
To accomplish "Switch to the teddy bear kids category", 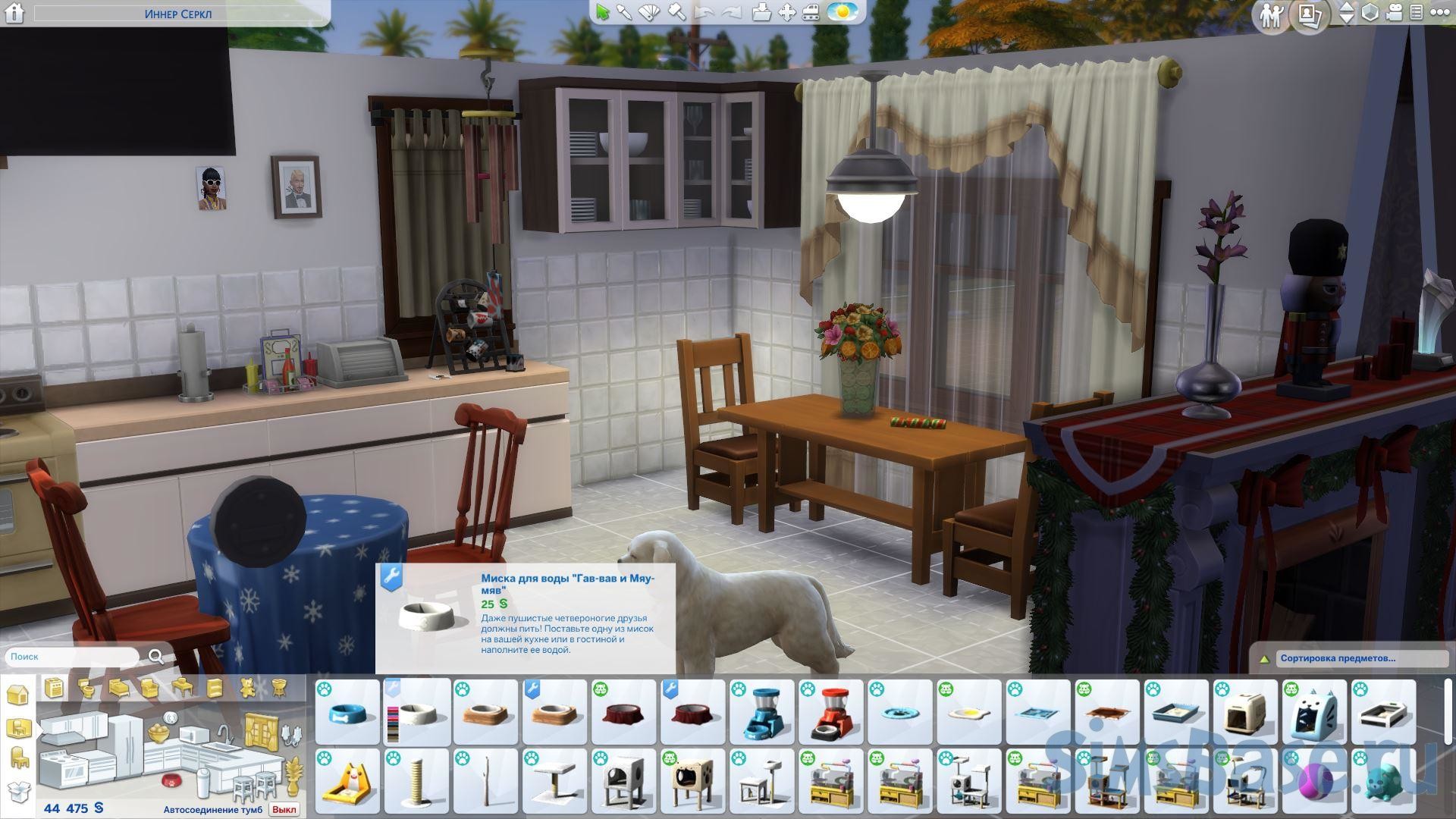I will pos(247,689).
